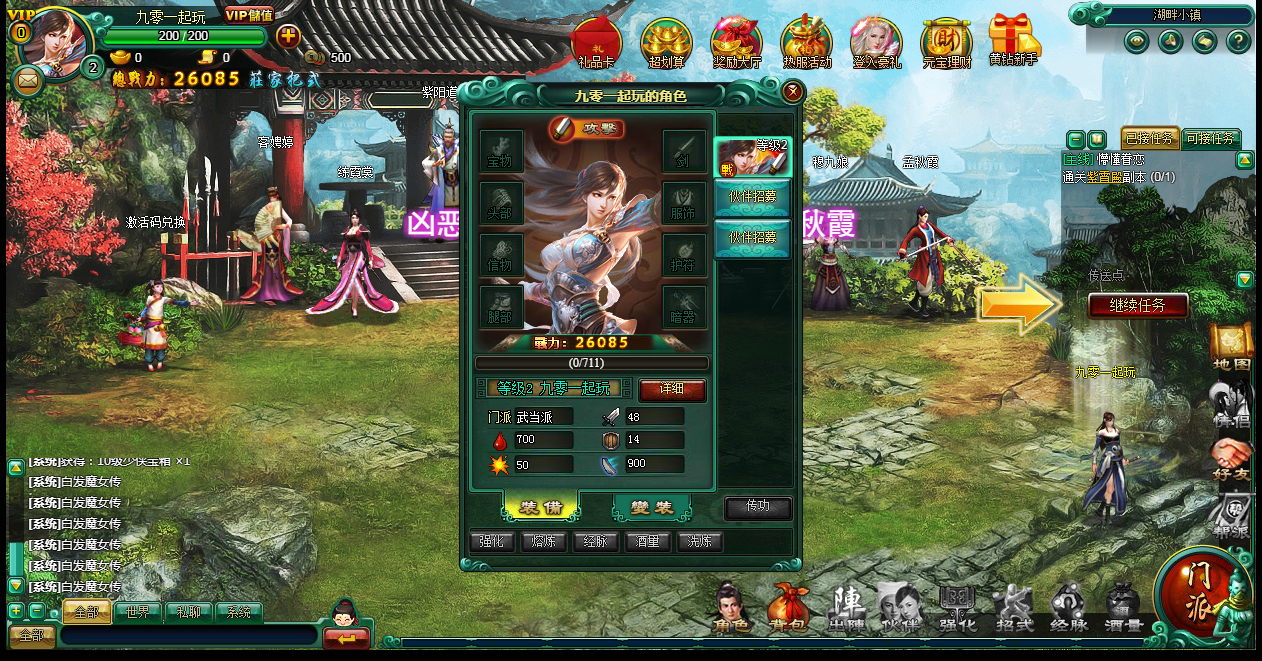Click the question mark help button

pyautogui.click(x=1238, y=41)
